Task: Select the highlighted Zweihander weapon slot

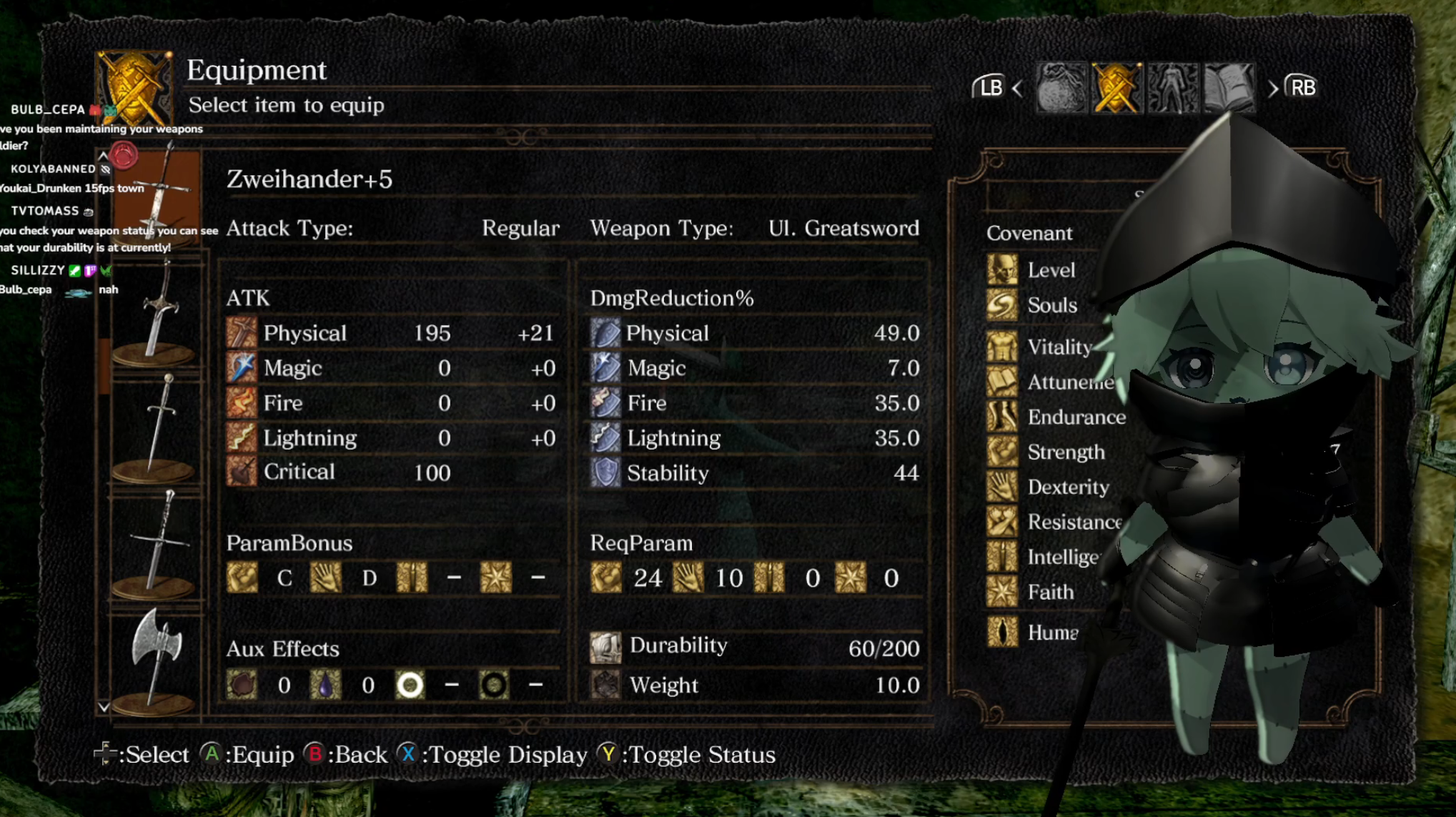Action: point(159,197)
